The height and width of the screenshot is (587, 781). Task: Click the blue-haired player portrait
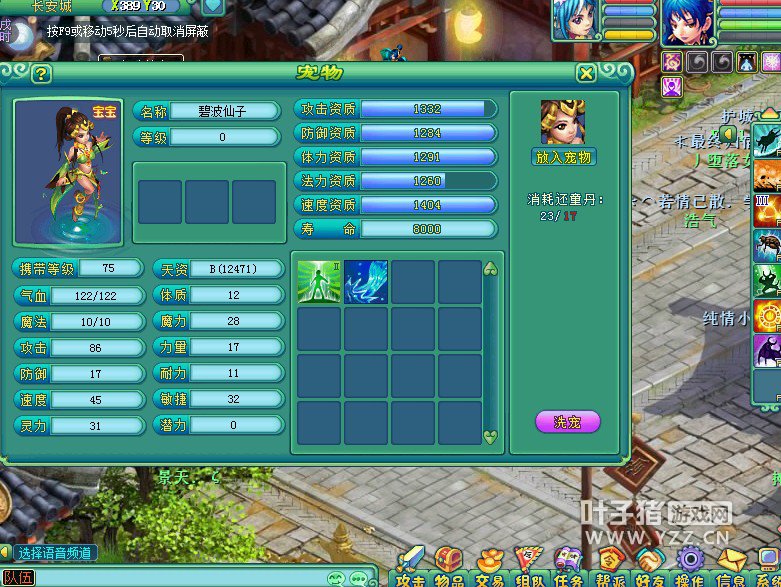pyautogui.click(x=688, y=22)
